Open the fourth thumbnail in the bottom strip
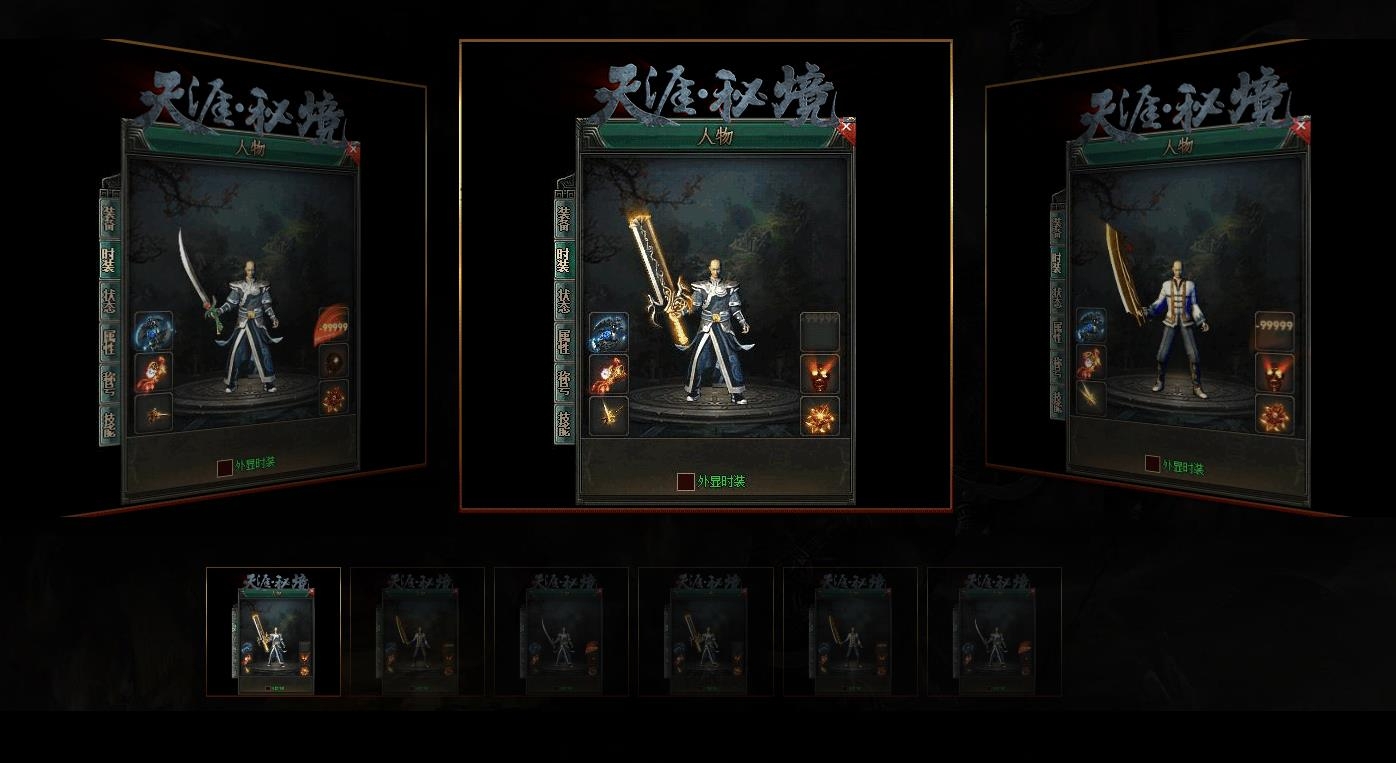This screenshot has width=1396, height=763. point(705,634)
